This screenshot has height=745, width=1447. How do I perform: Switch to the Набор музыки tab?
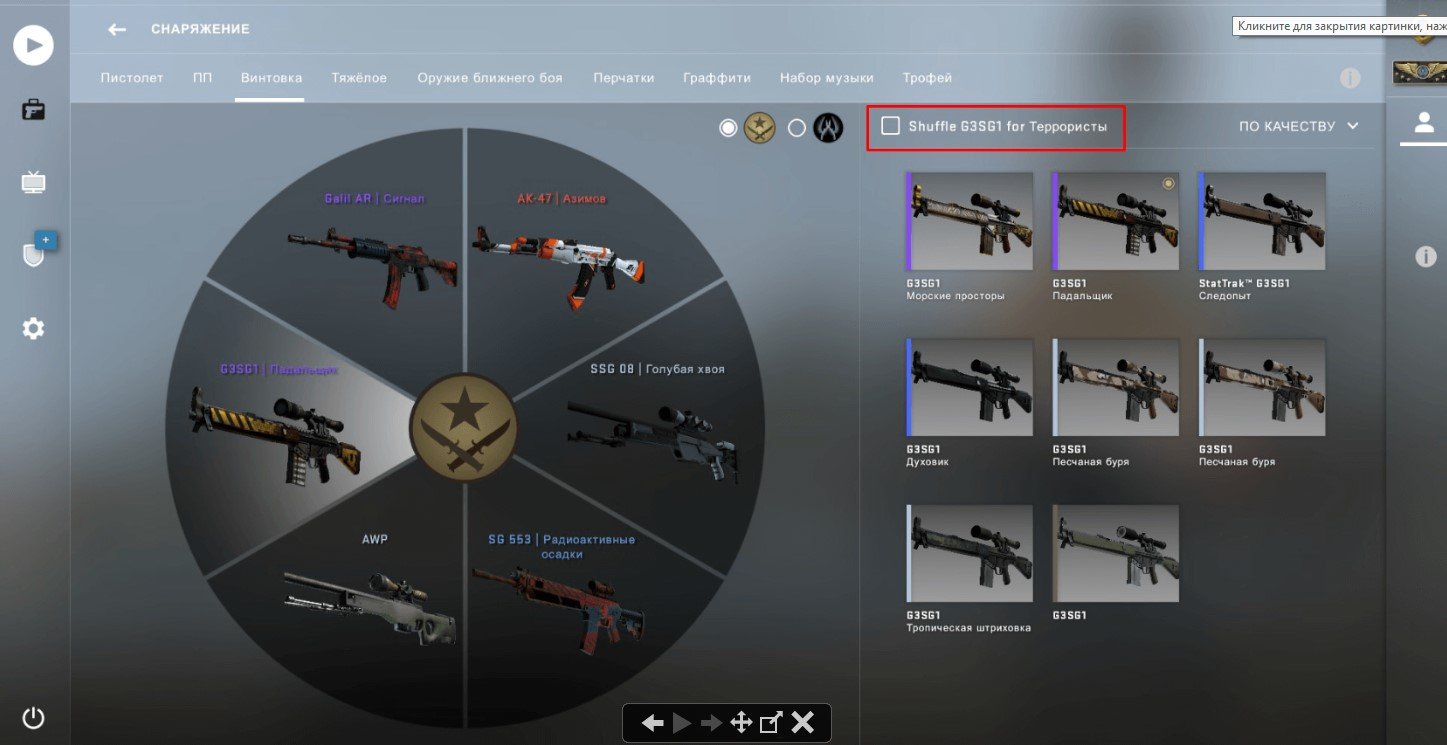tap(826, 78)
